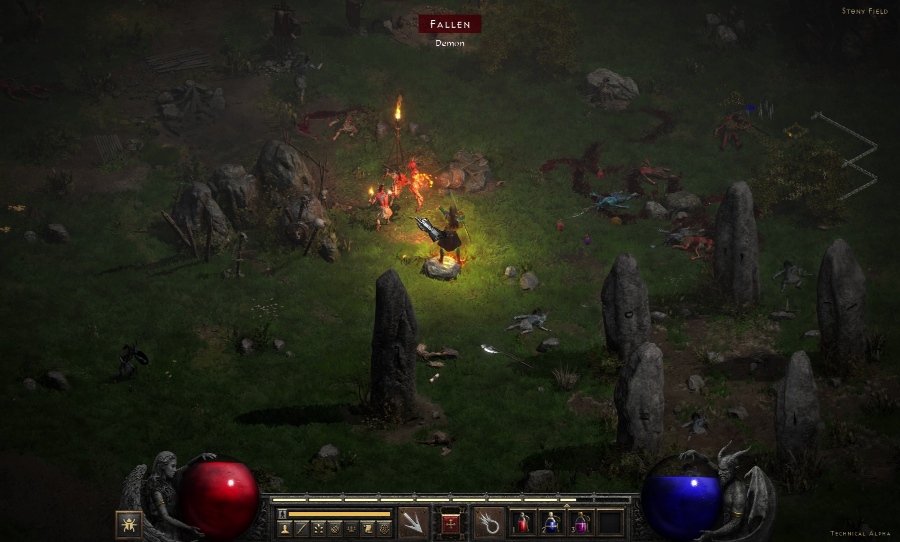This screenshot has height=542, width=900.
Task: Use the blue mana potion in belt
Action: (x=551, y=522)
